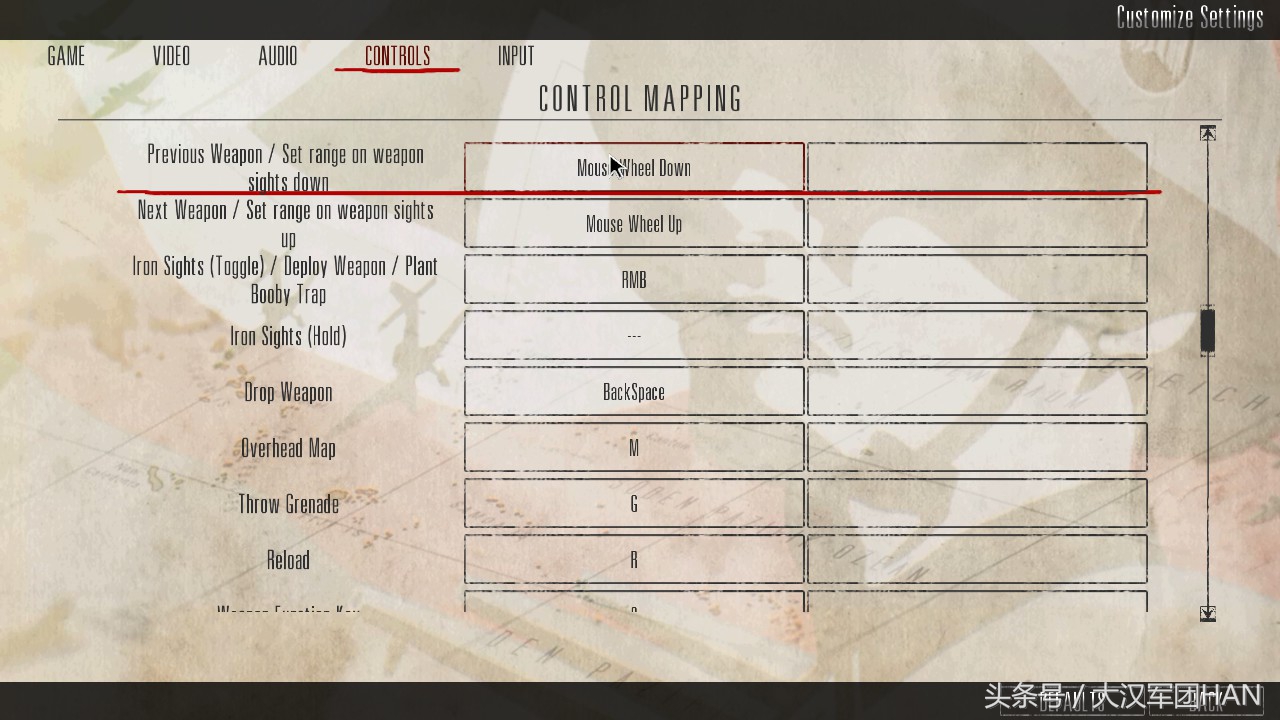Screen dimensions: 1280x720
Task: Rebind the BackSpace Drop Weapon key
Action: click(634, 392)
